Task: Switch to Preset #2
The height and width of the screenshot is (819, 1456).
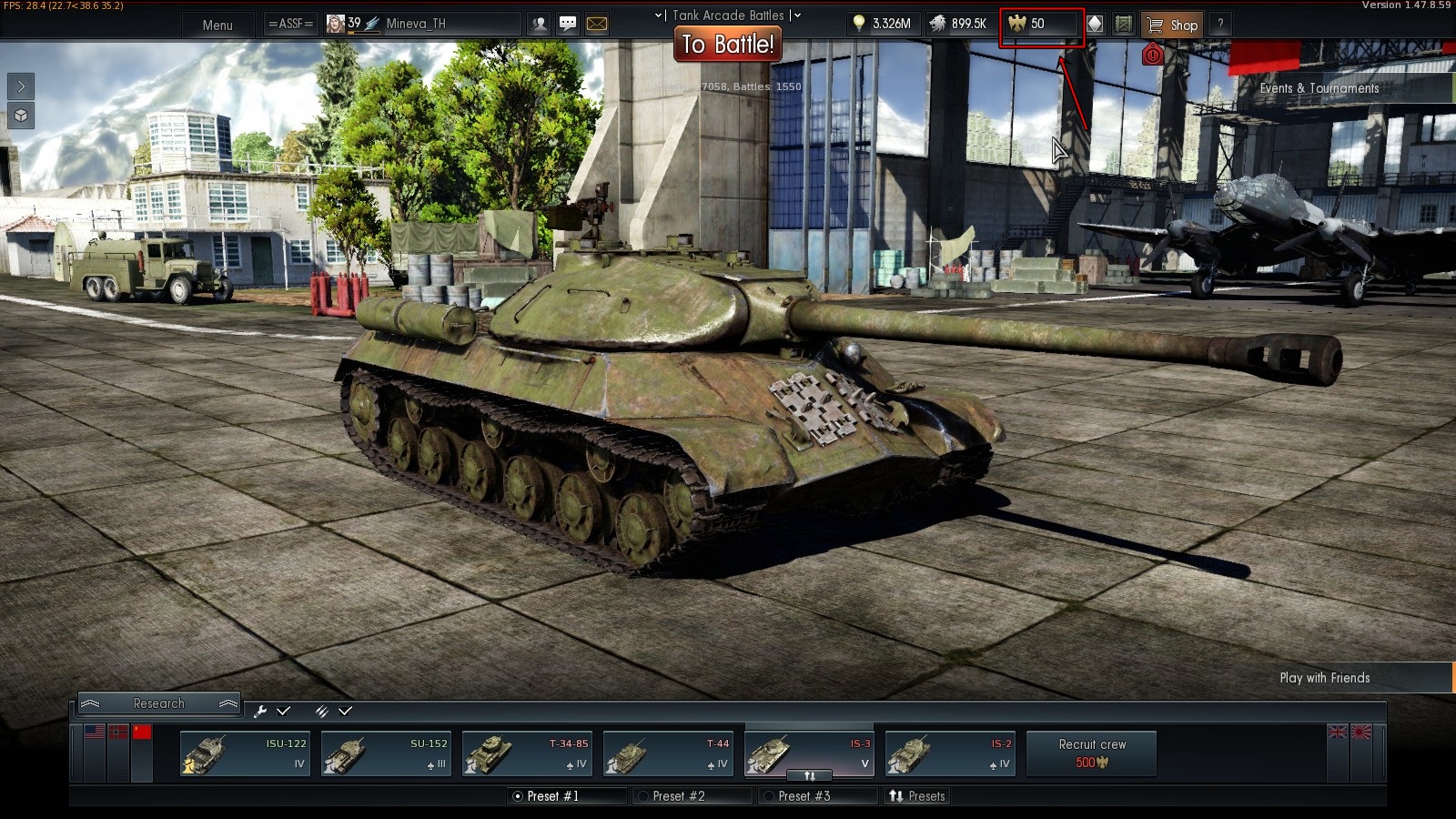Action: [679, 796]
